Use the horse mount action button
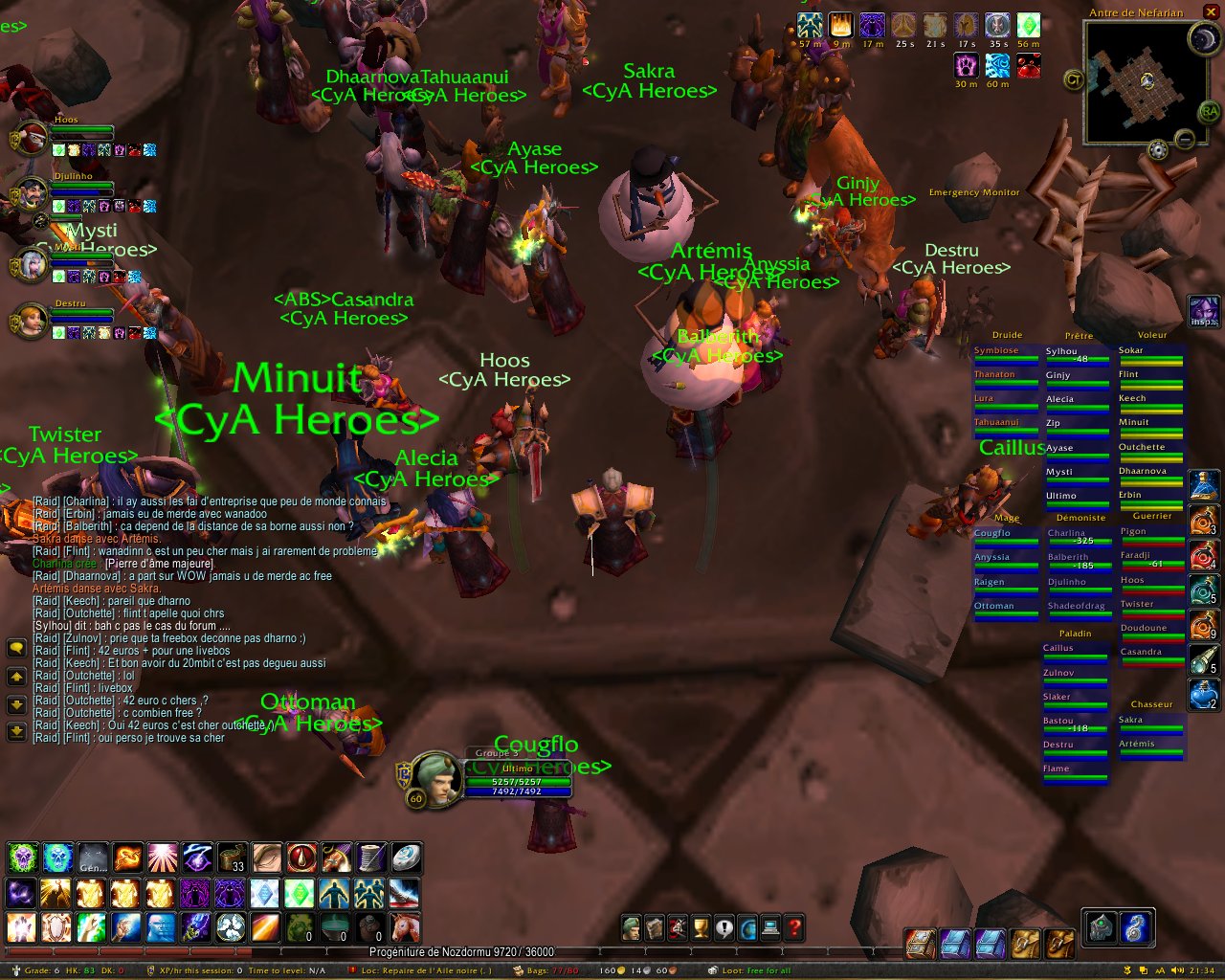Screen dimensions: 1225x980 (x=405, y=926)
